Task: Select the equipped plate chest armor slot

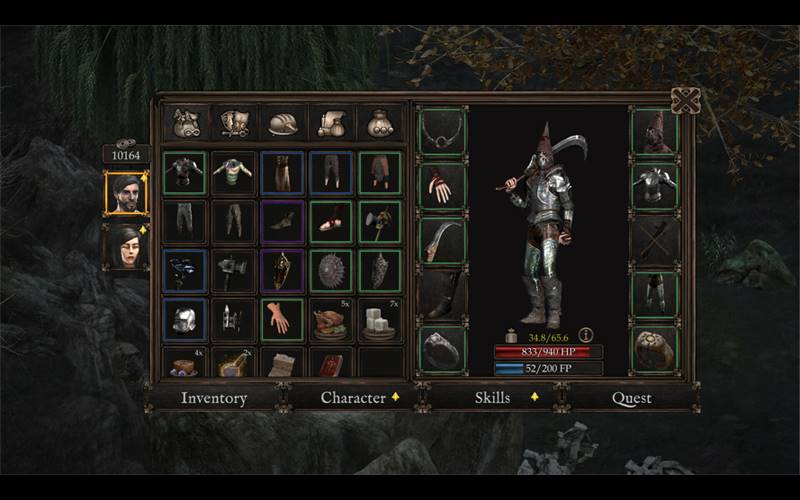Action: click(x=655, y=185)
